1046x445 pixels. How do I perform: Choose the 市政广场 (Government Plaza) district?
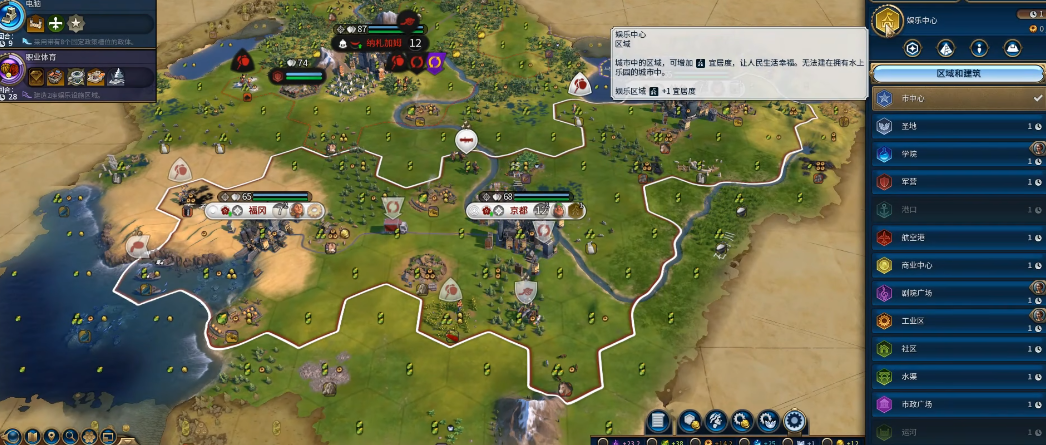(x=950, y=405)
